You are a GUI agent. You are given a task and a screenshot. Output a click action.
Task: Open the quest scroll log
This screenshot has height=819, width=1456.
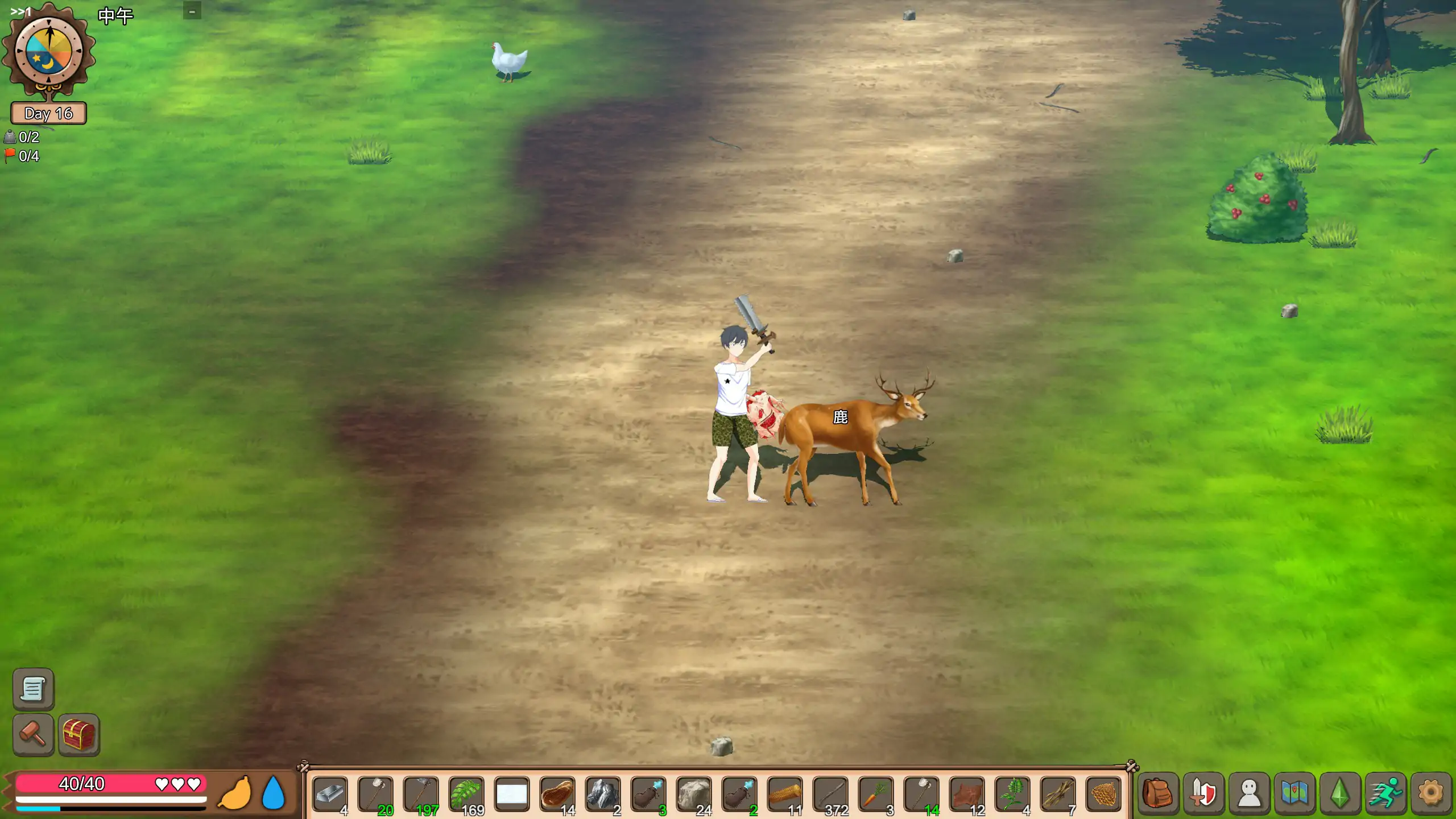coord(33,689)
